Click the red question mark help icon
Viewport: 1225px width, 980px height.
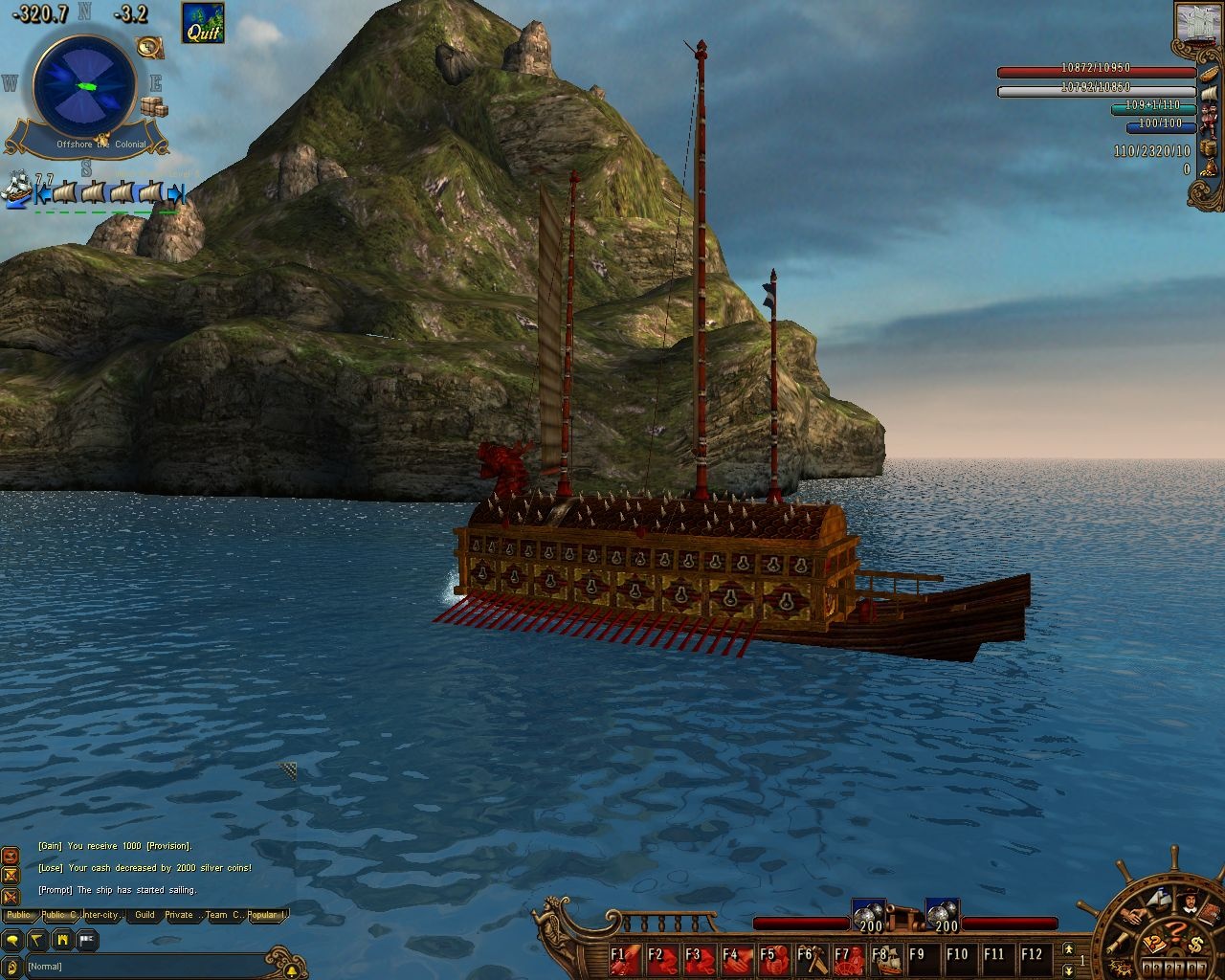click(x=1174, y=929)
